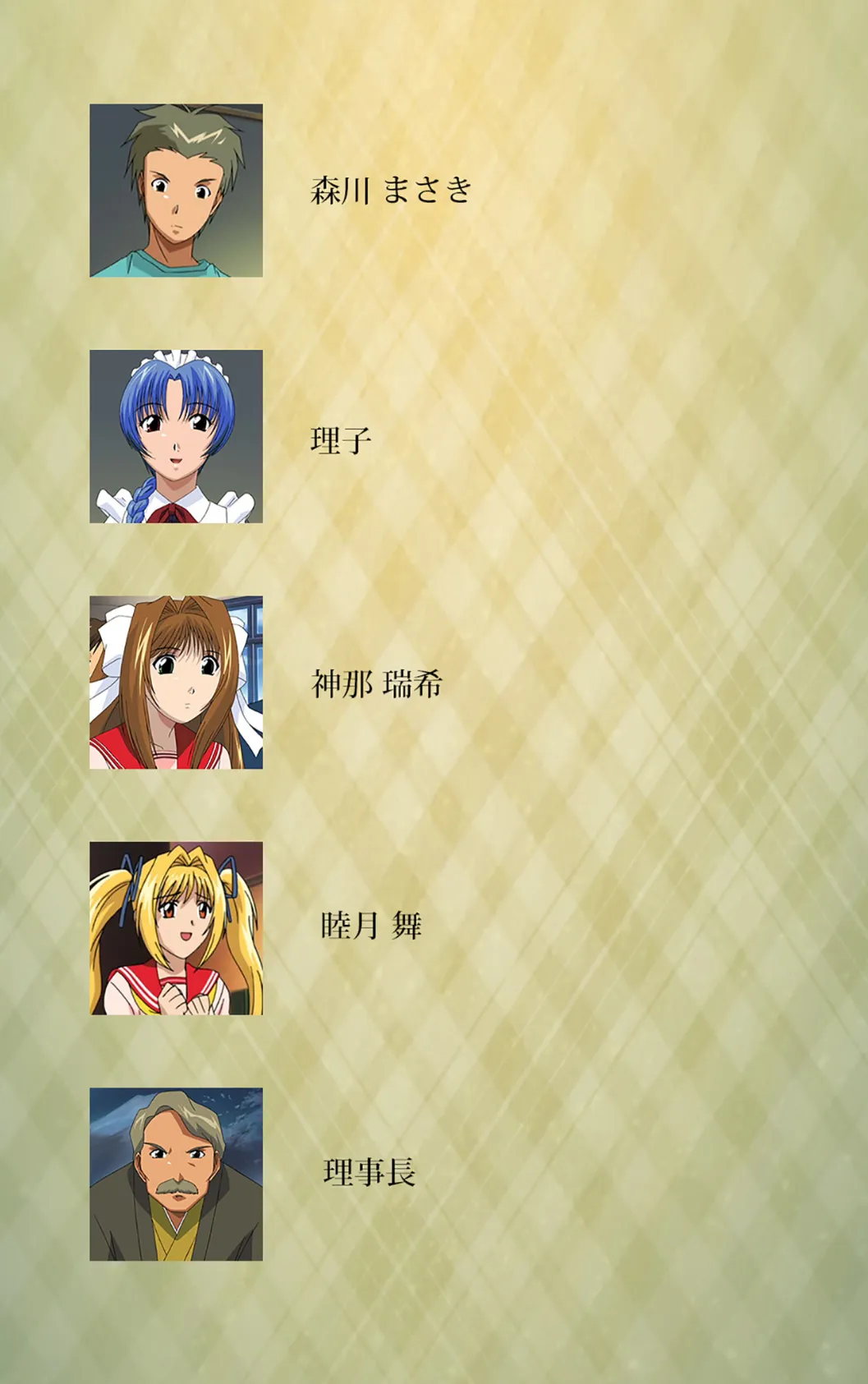Screen dimensions: 868x1384
Task: Pick the blonde twin-tail 睦月 舞 portrait
Action: point(176,928)
